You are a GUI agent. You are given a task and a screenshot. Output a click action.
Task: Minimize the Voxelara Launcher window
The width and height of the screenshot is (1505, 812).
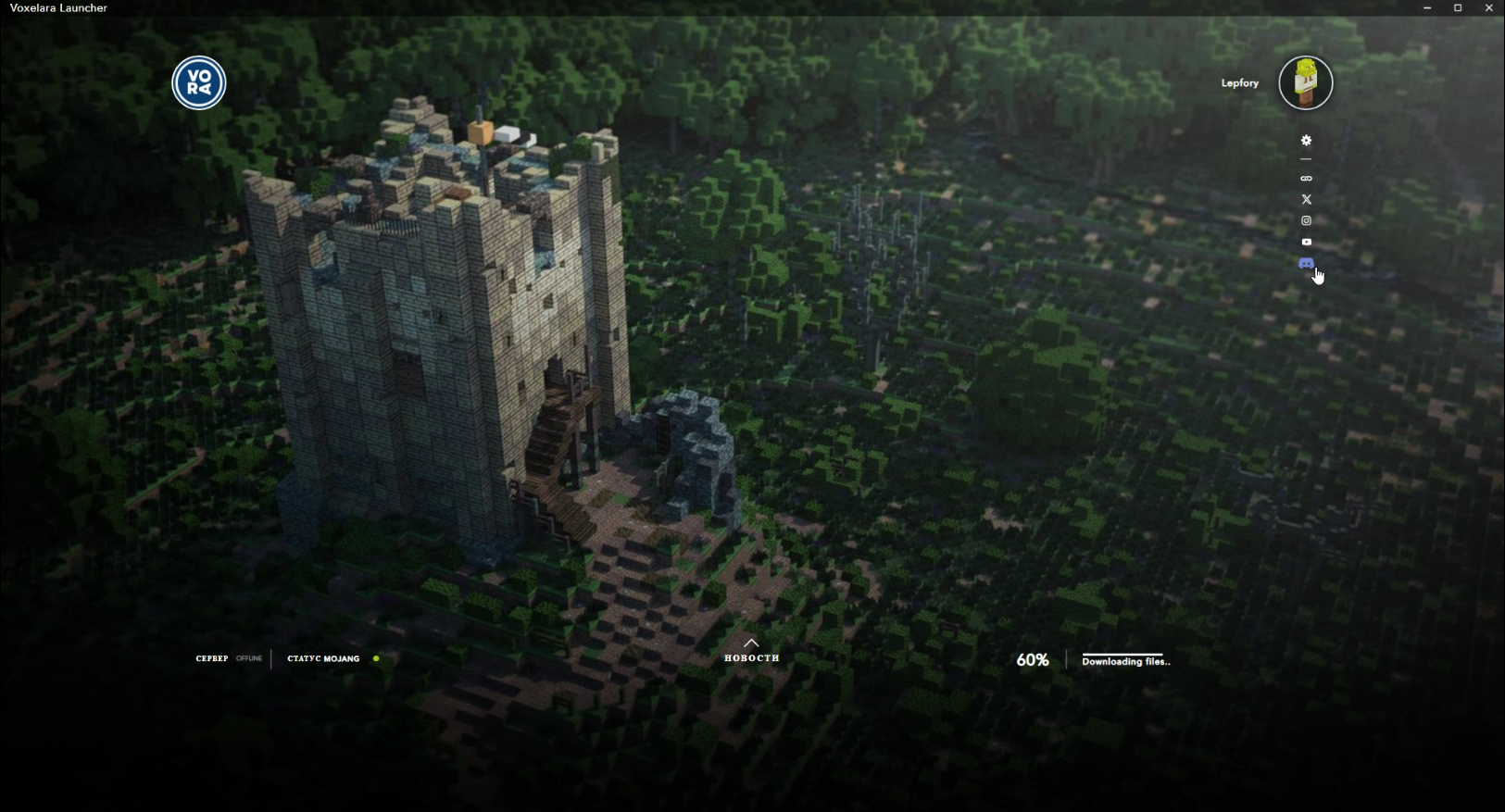(x=1427, y=8)
